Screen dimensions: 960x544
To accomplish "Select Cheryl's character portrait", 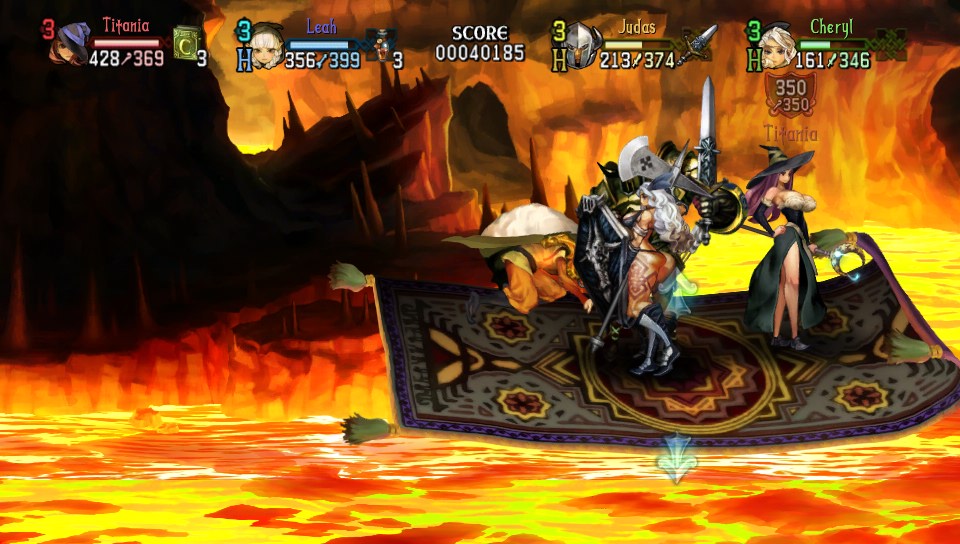I will [778, 47].
